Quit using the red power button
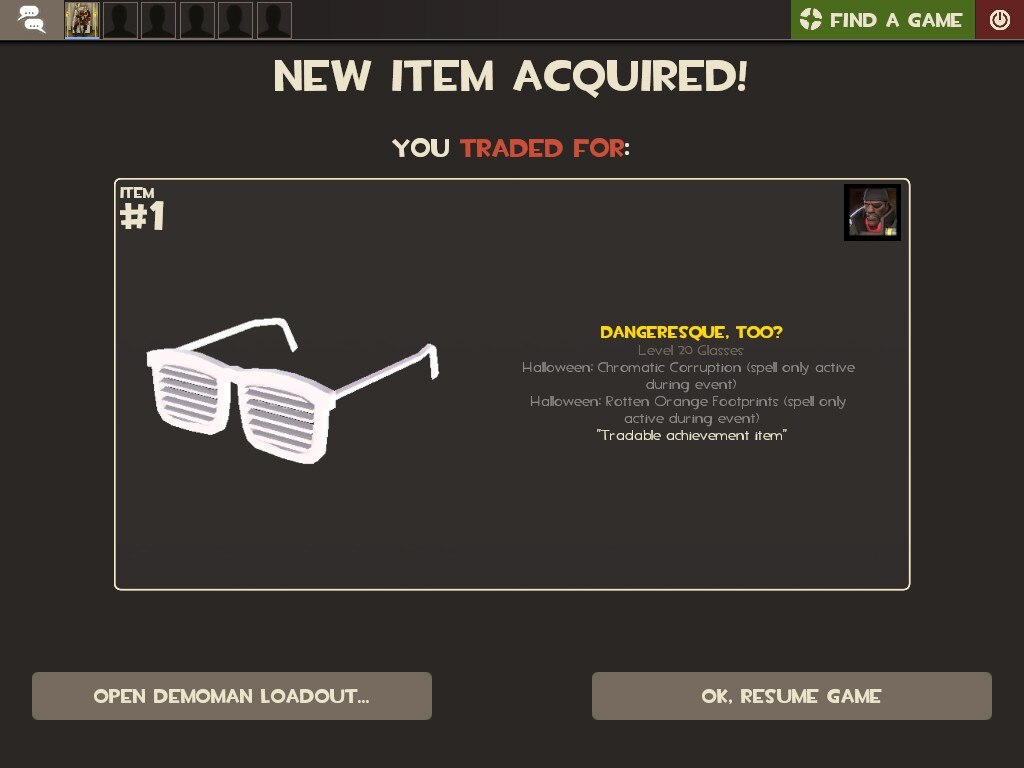This screenshot has width=1024, height=768. click(x=999, y=20)
